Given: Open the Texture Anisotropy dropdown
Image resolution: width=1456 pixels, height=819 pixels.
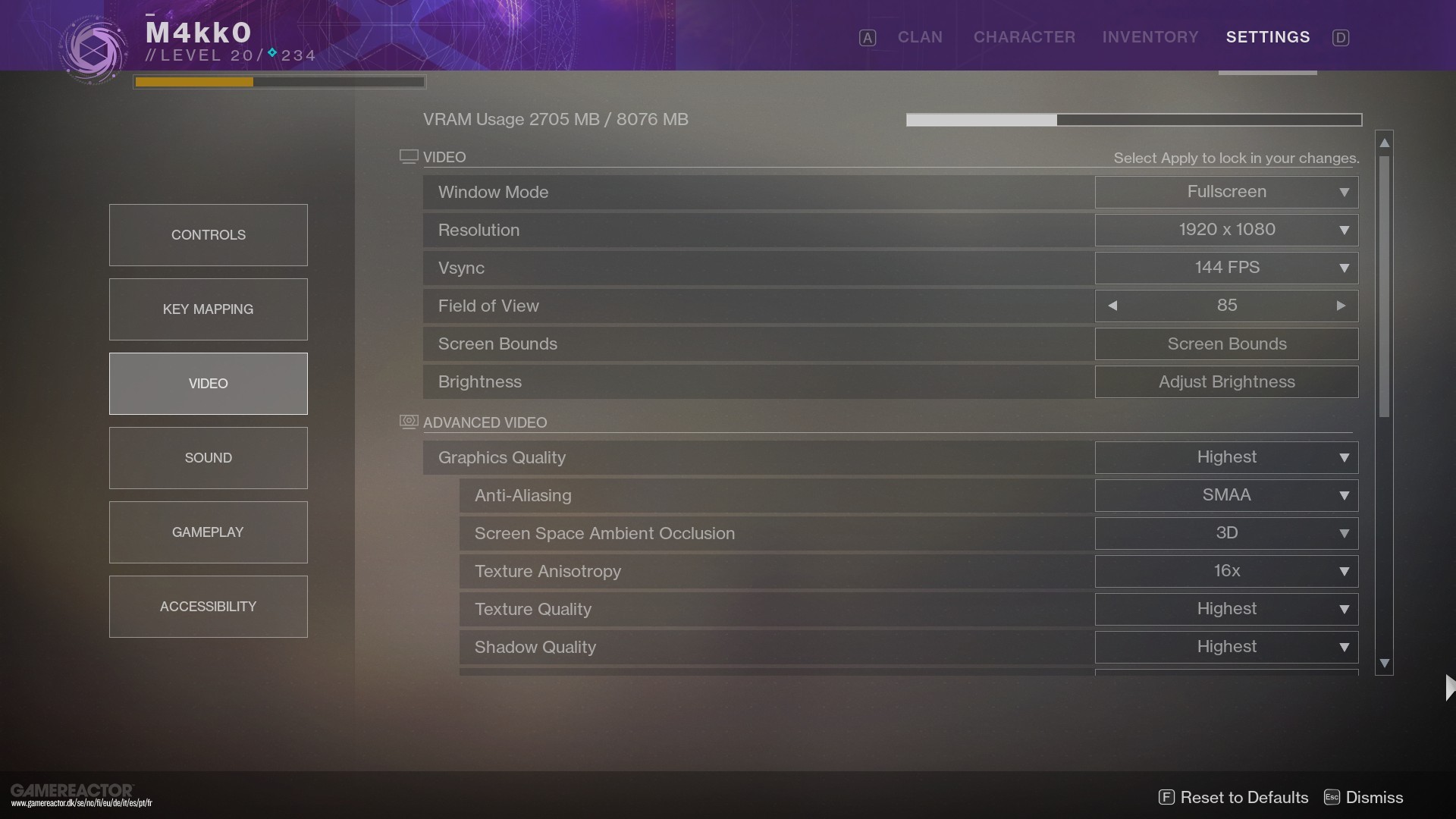Looking at the screenshot, I should pyautogui.click(x=1226, y=571).
